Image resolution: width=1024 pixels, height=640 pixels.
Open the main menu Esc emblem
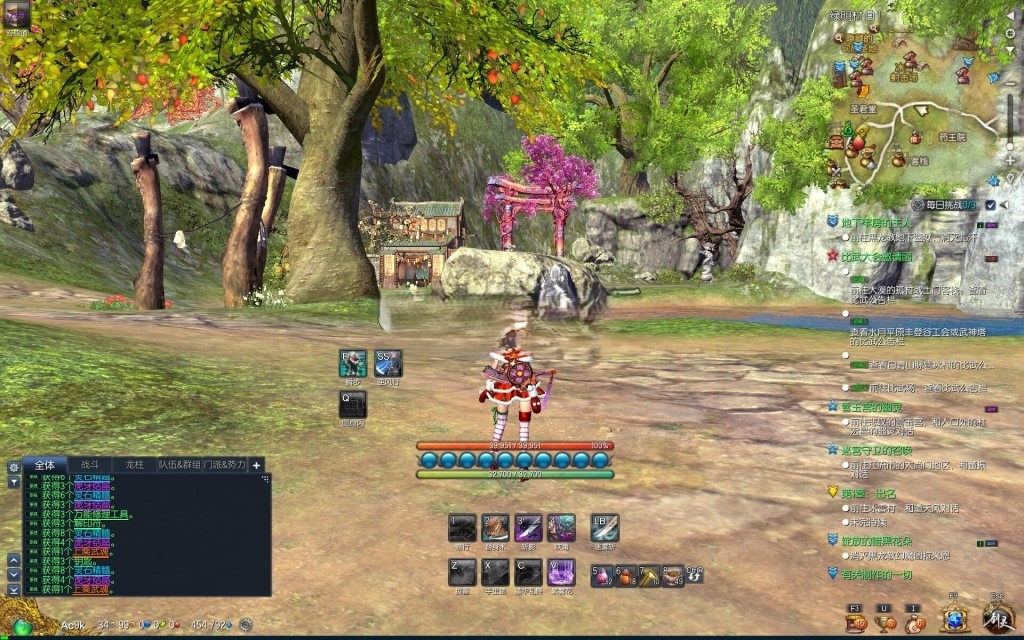(x=998, y=616)
